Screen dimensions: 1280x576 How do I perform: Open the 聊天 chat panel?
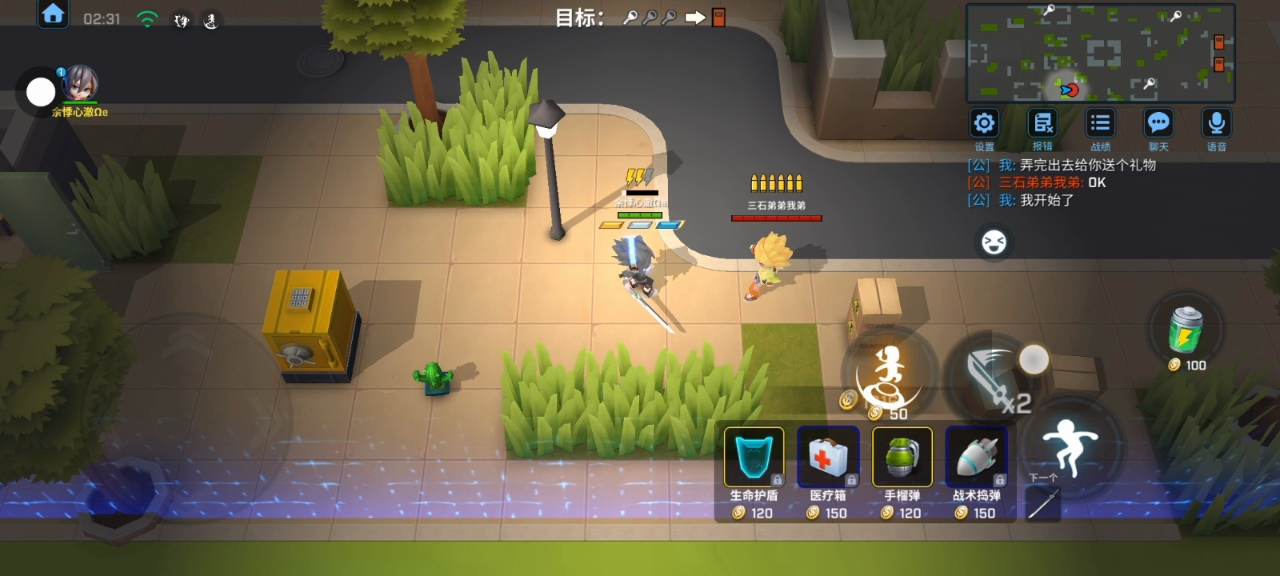[1158, 123]
